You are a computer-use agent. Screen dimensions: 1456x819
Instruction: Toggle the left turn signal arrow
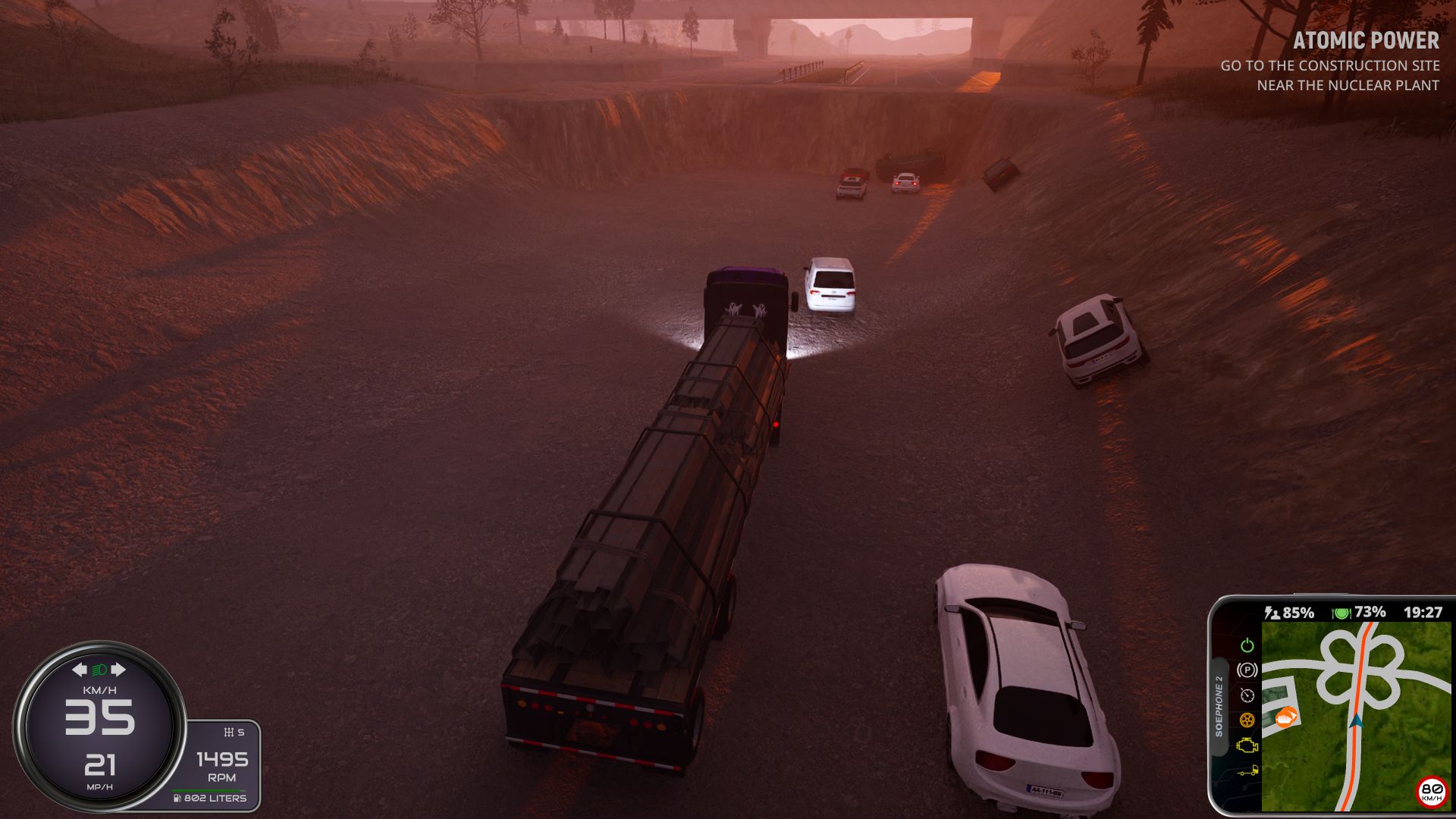tap(80, 670)
